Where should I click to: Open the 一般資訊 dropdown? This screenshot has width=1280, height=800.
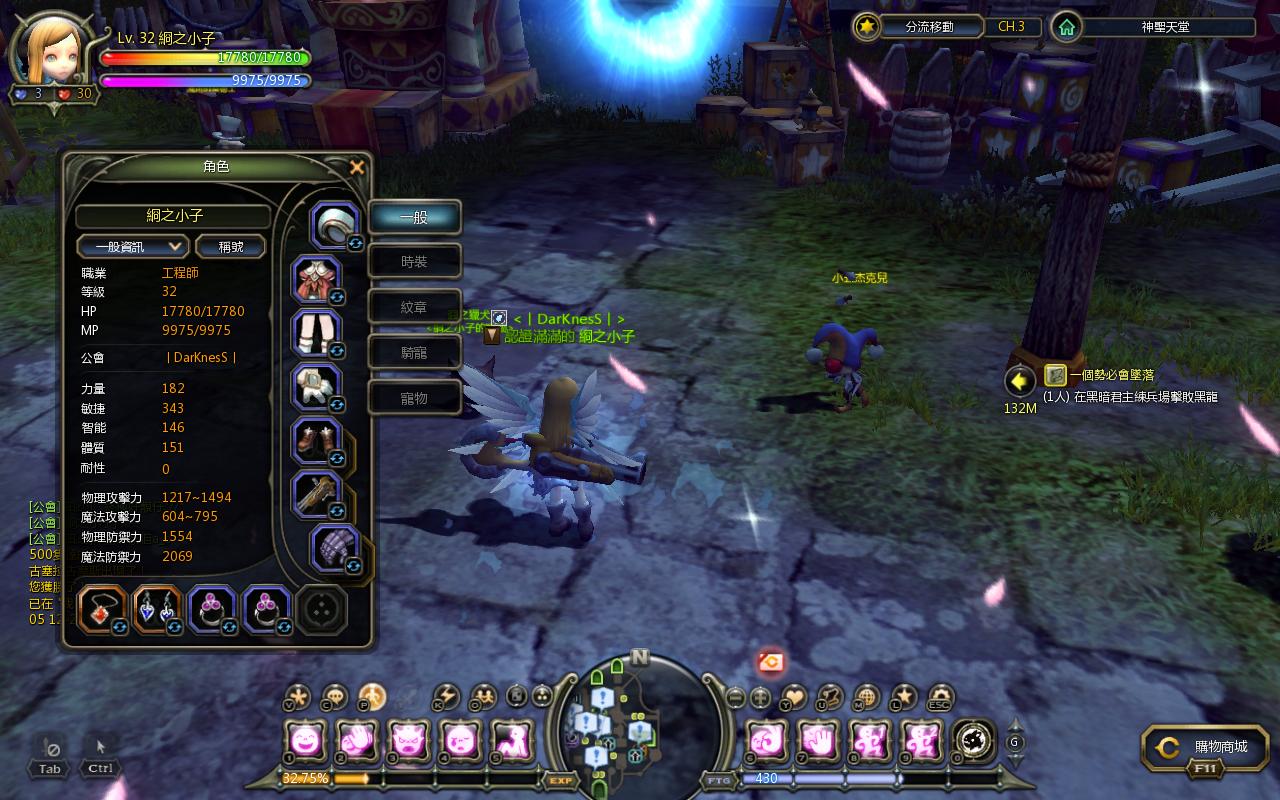[x=133, y=246]
